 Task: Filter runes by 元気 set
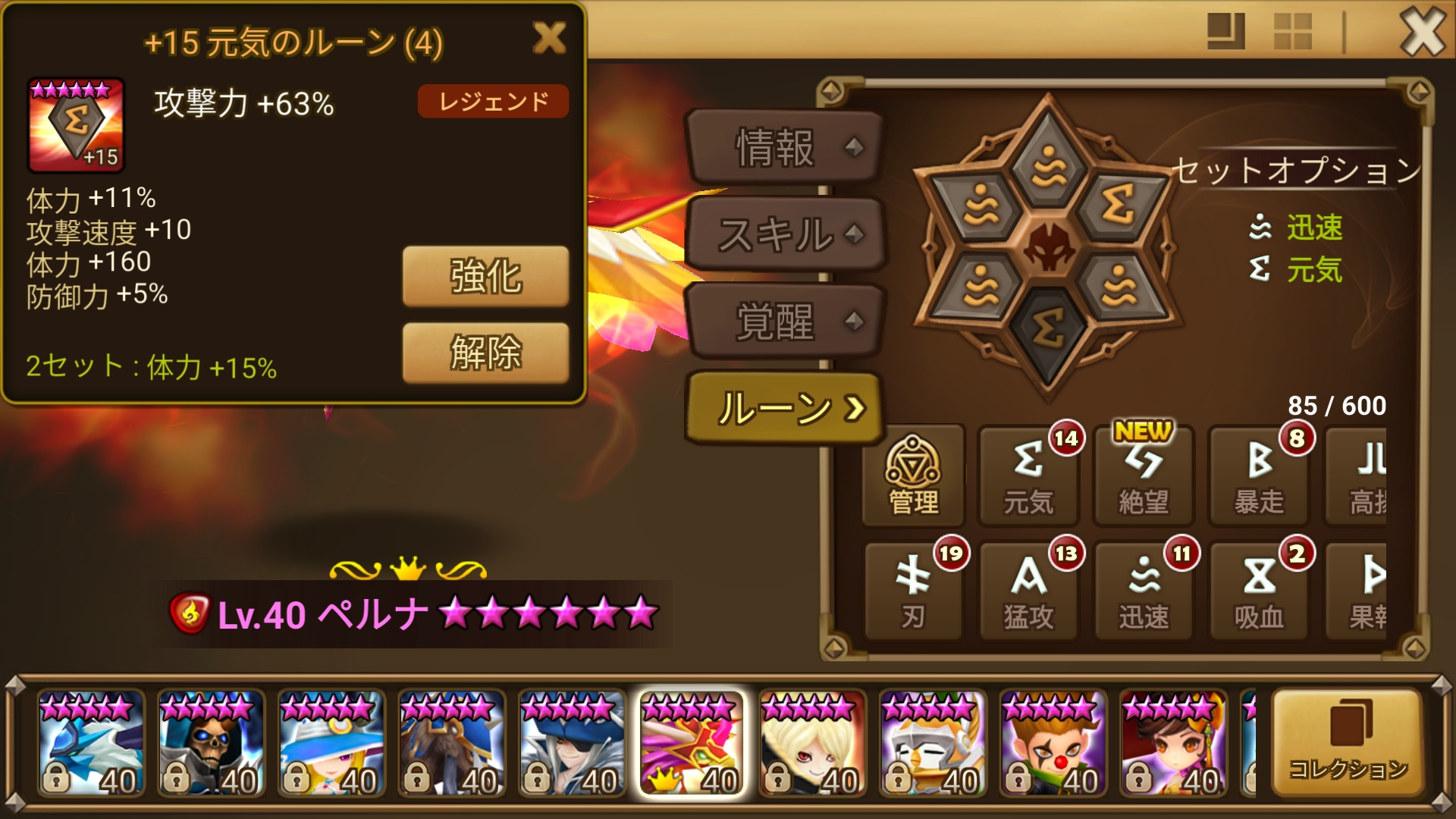[1029, 474]
